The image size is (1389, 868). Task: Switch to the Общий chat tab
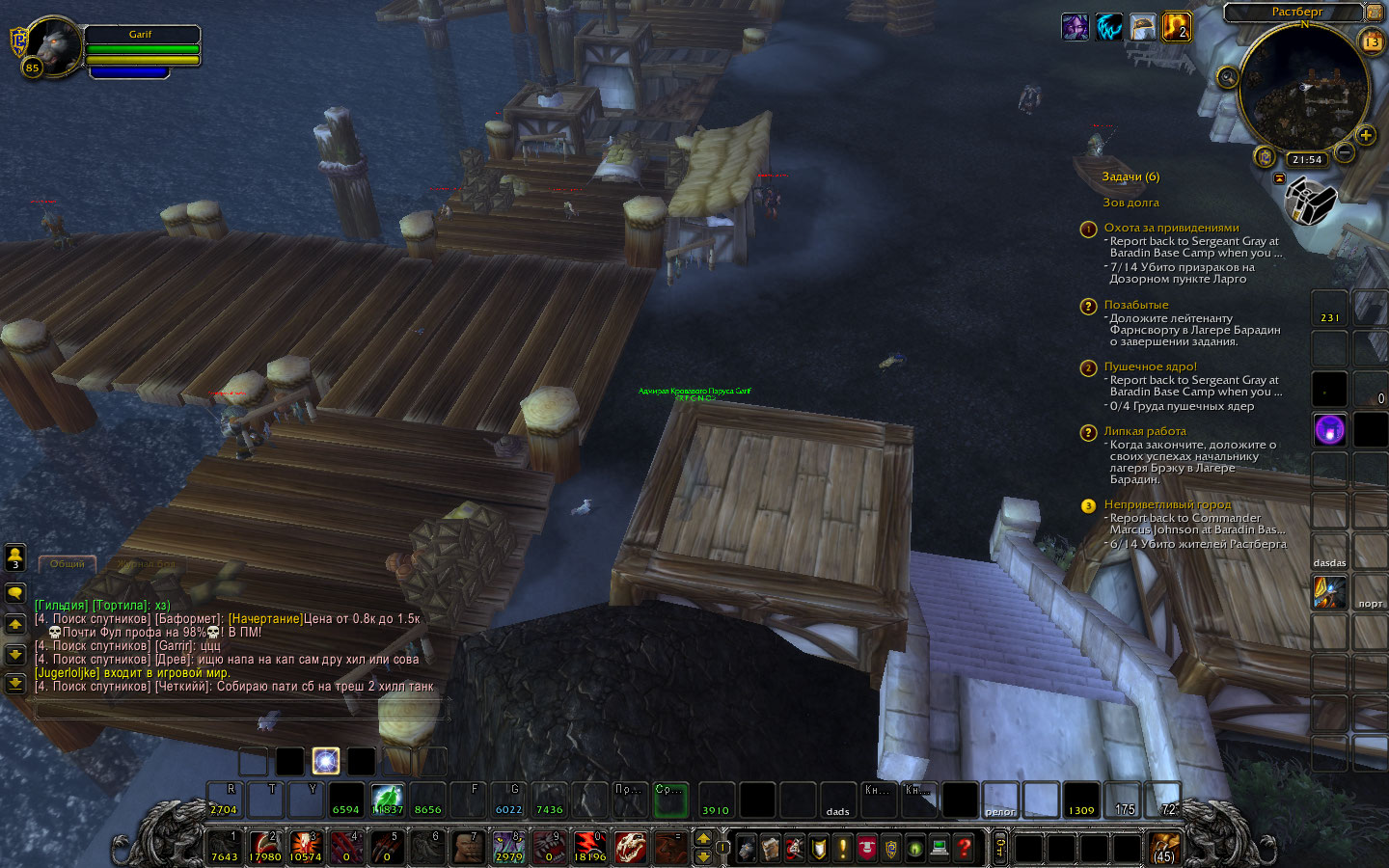(68, 563)
